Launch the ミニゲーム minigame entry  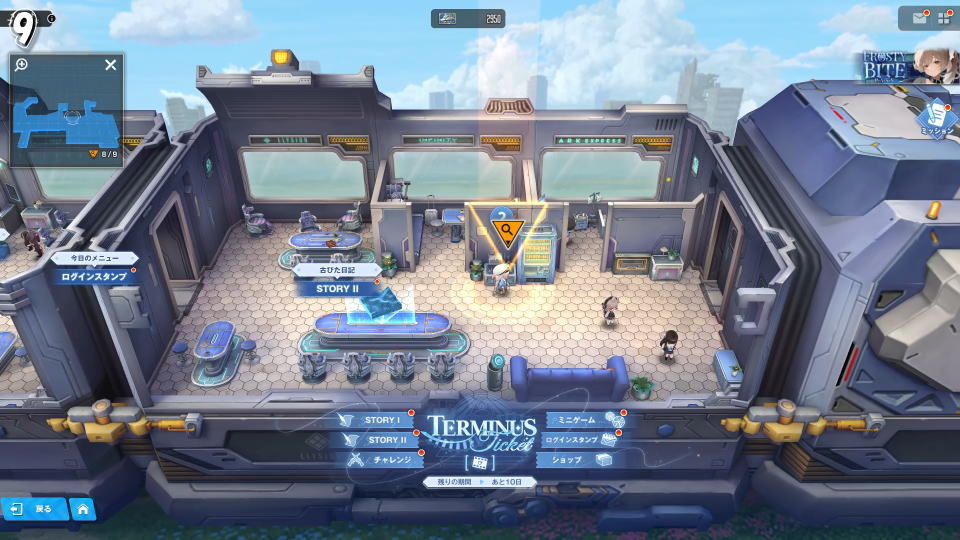tap(581, 421)
